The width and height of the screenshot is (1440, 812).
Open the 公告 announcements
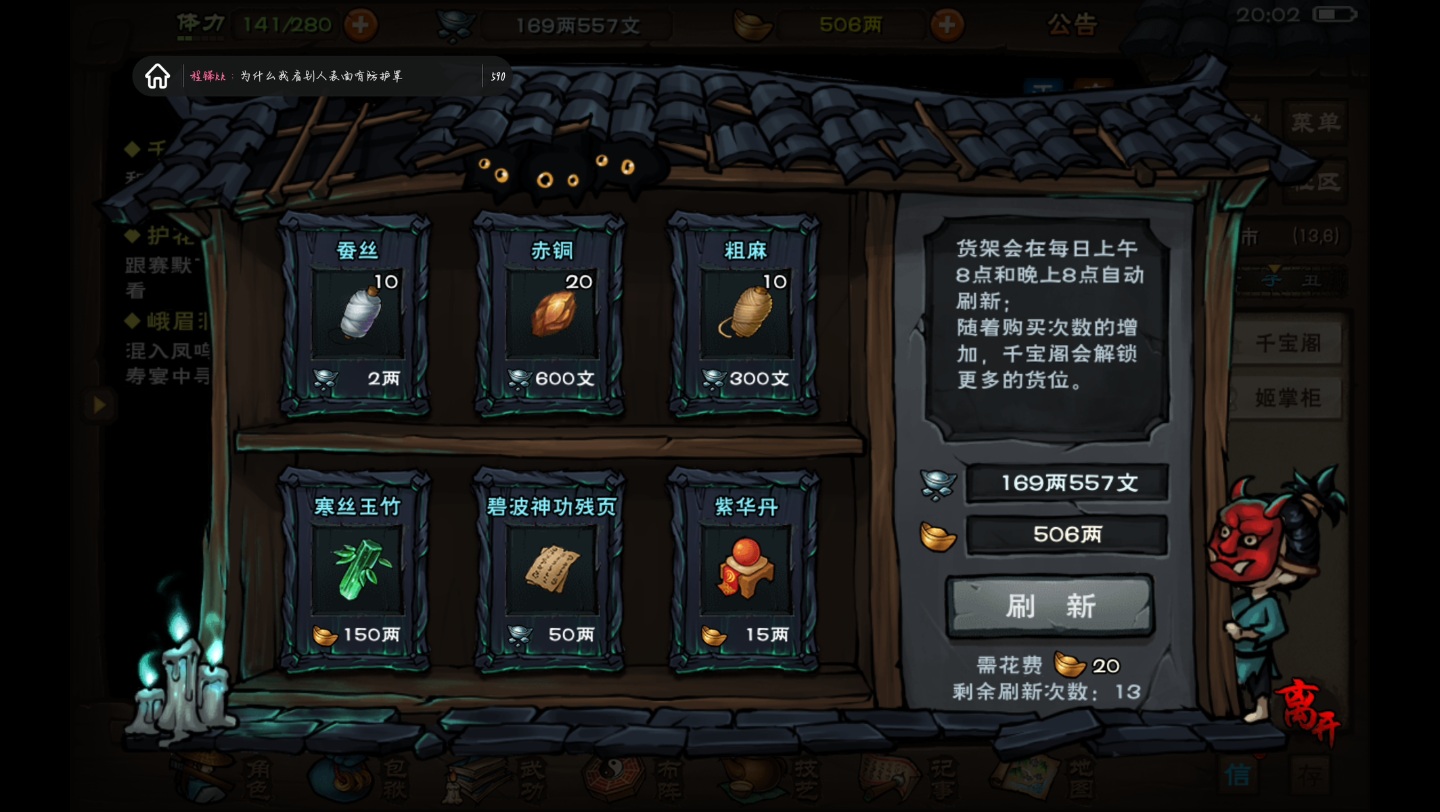(1072, 24)
